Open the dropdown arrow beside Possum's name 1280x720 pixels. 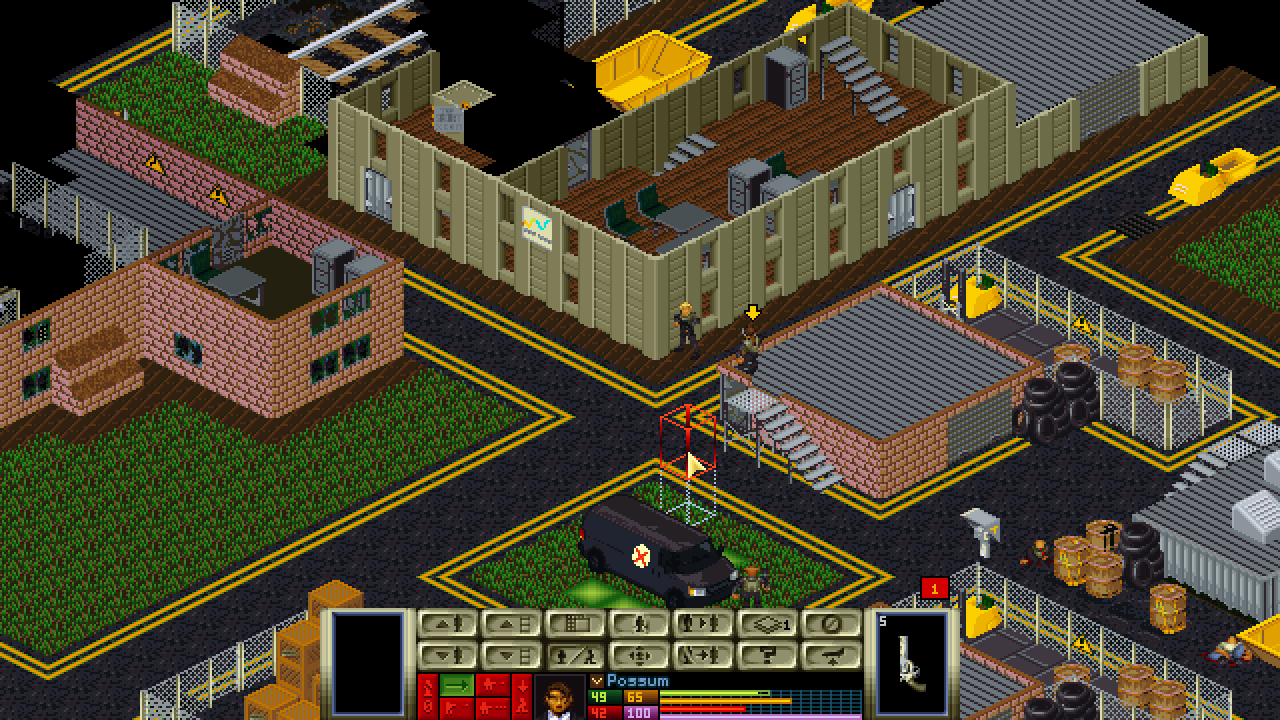(597, 681)
